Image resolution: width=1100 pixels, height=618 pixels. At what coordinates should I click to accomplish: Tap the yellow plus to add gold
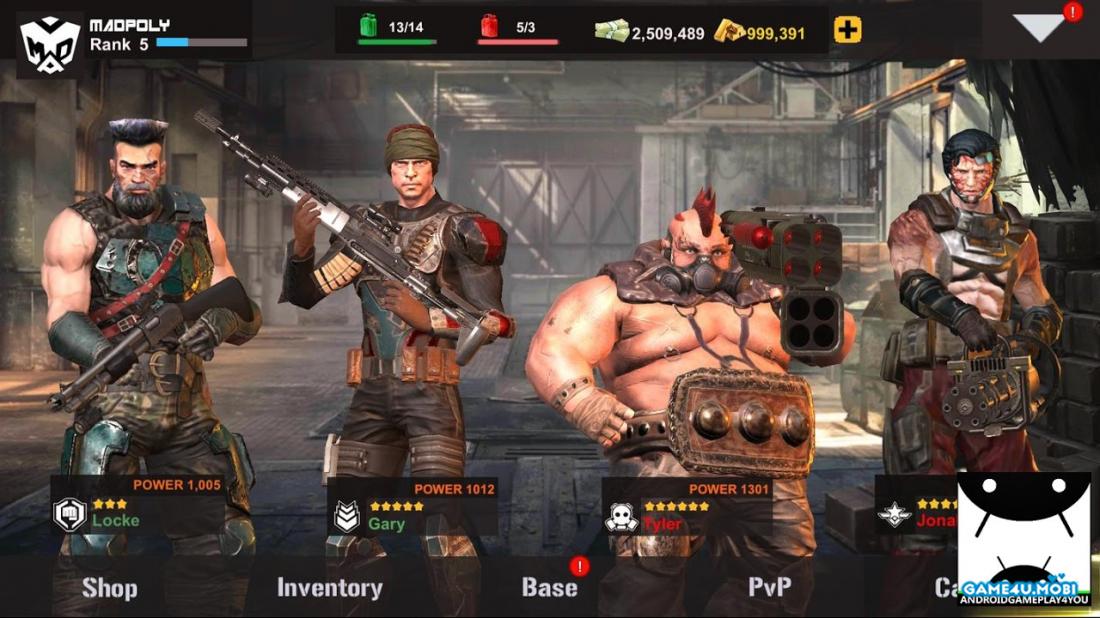coord(847,31)
